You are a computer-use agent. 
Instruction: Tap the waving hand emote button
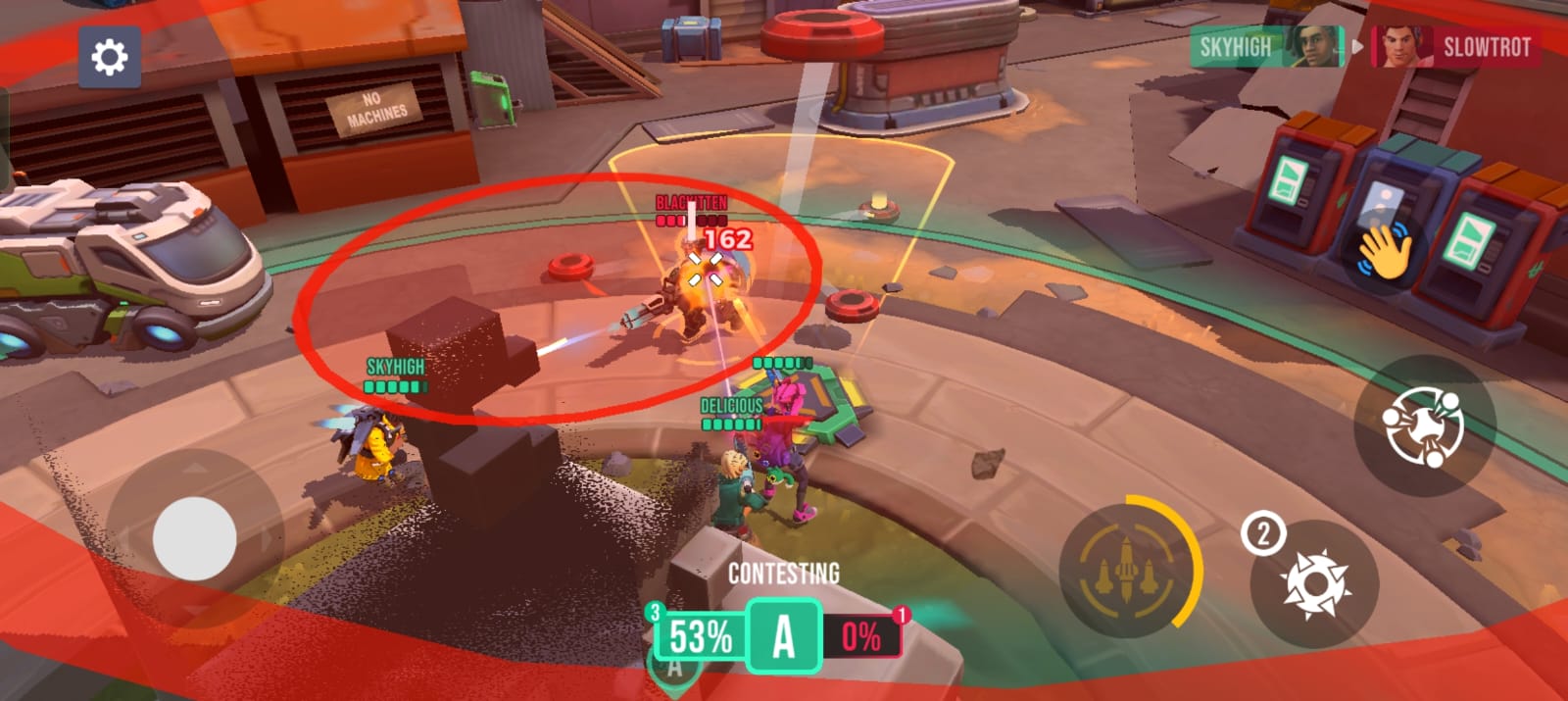point(1384,251)
